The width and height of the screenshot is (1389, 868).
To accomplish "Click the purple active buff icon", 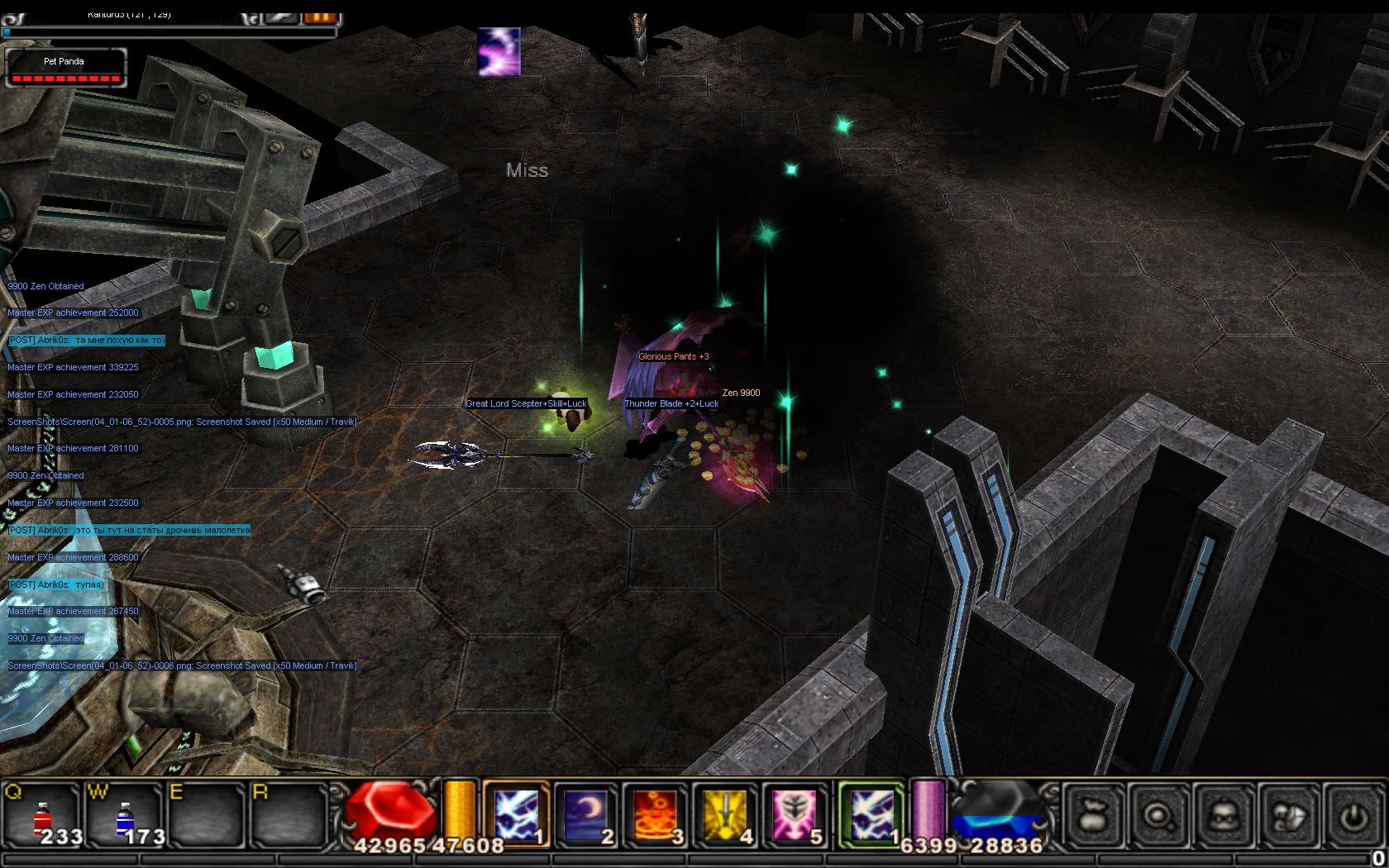I will coord(499,51).
